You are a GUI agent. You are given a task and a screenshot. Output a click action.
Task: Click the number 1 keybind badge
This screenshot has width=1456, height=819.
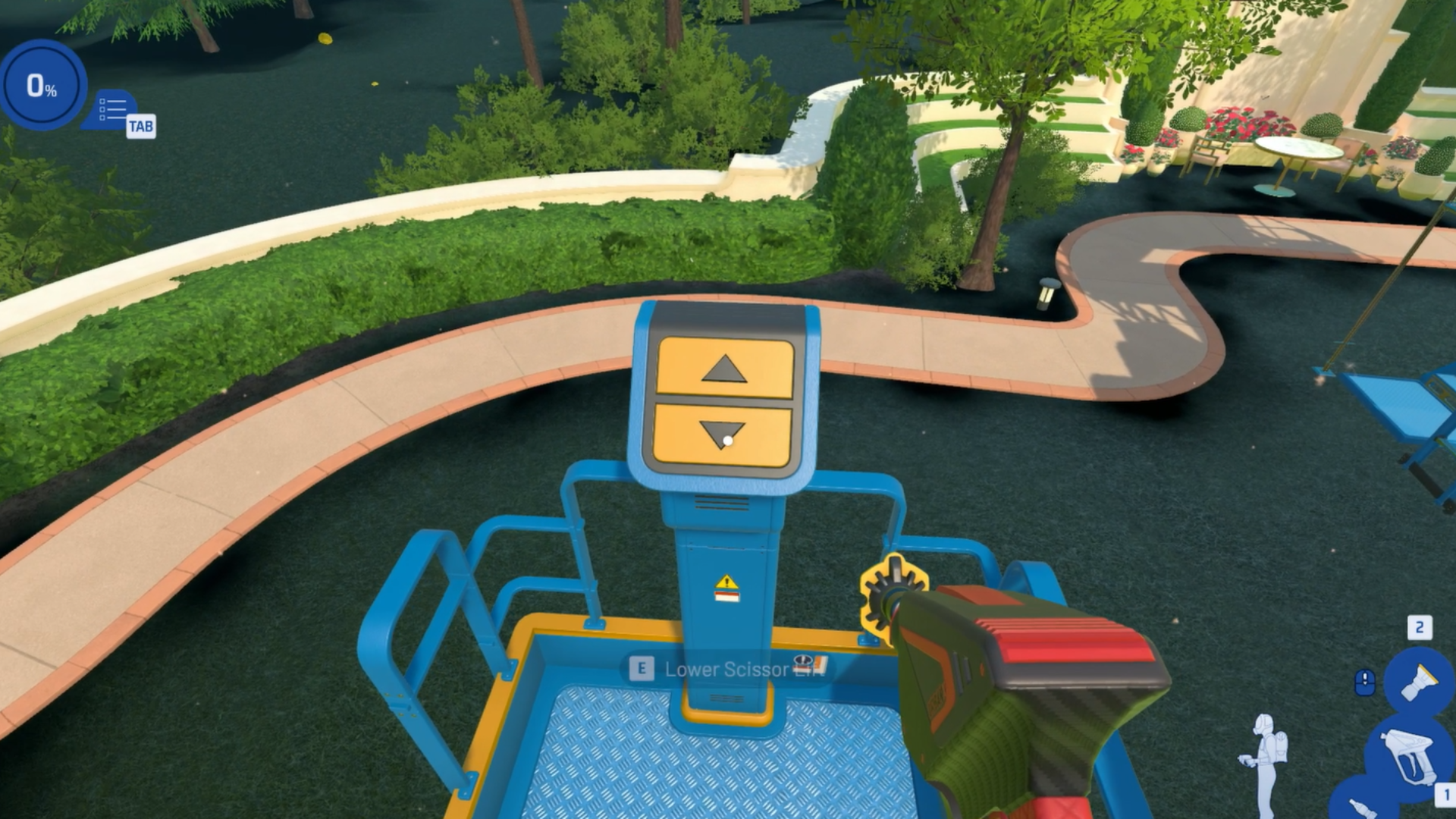1447,792
